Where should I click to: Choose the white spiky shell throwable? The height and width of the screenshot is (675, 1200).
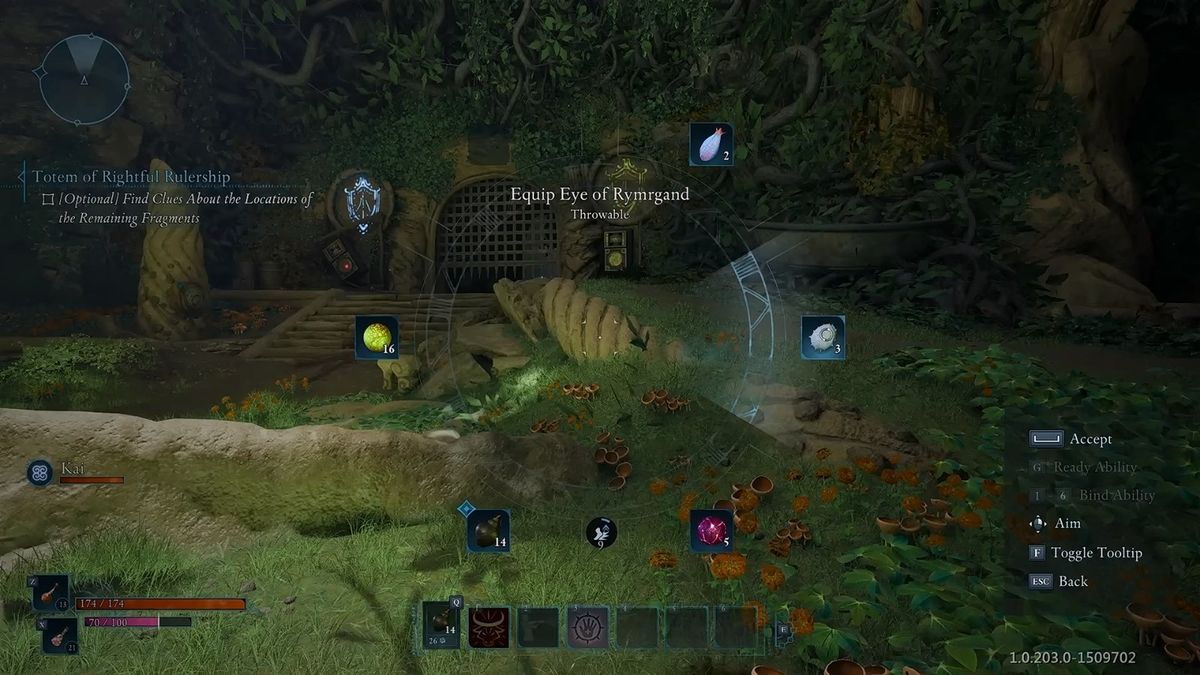click(x=822, y=337)
